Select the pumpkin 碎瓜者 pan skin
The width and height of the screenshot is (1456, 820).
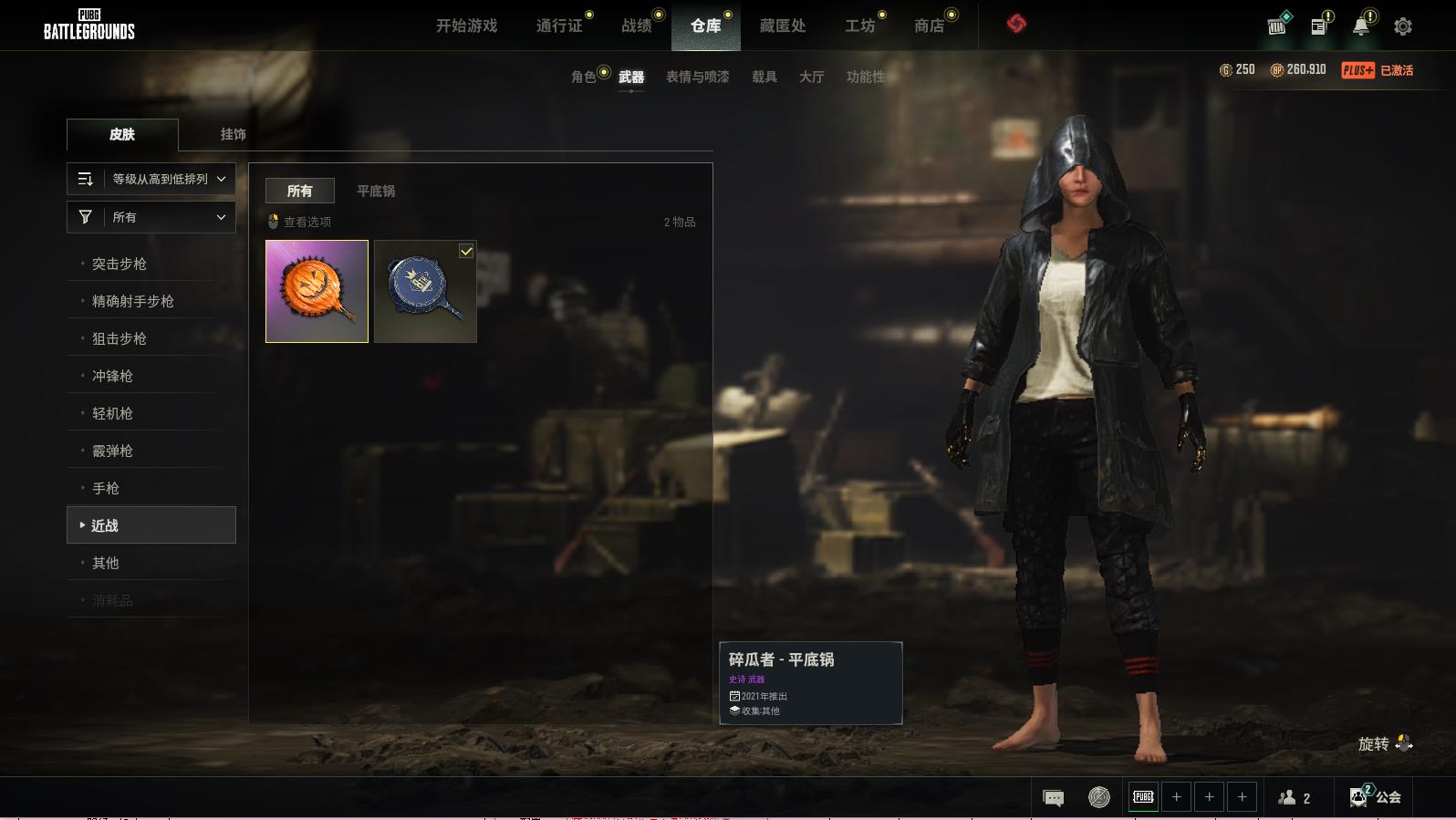click(x=317, y=291)
